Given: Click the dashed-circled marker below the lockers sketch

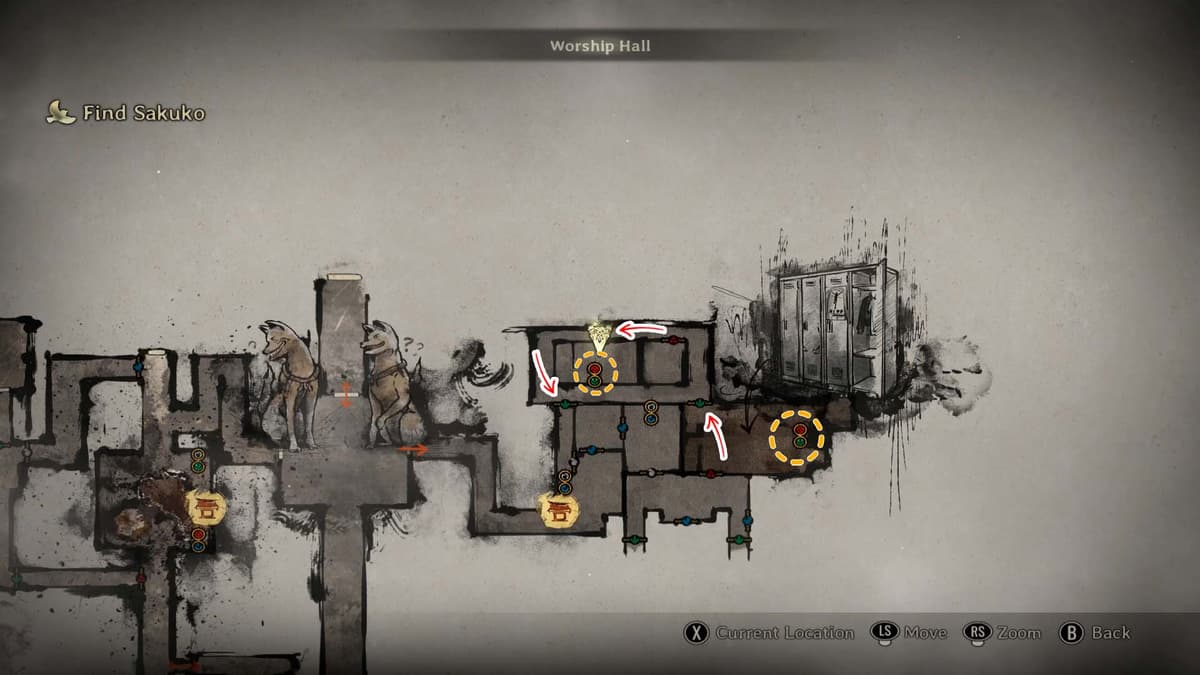Looking at the screenshot, I should click(x=797, y=437).
